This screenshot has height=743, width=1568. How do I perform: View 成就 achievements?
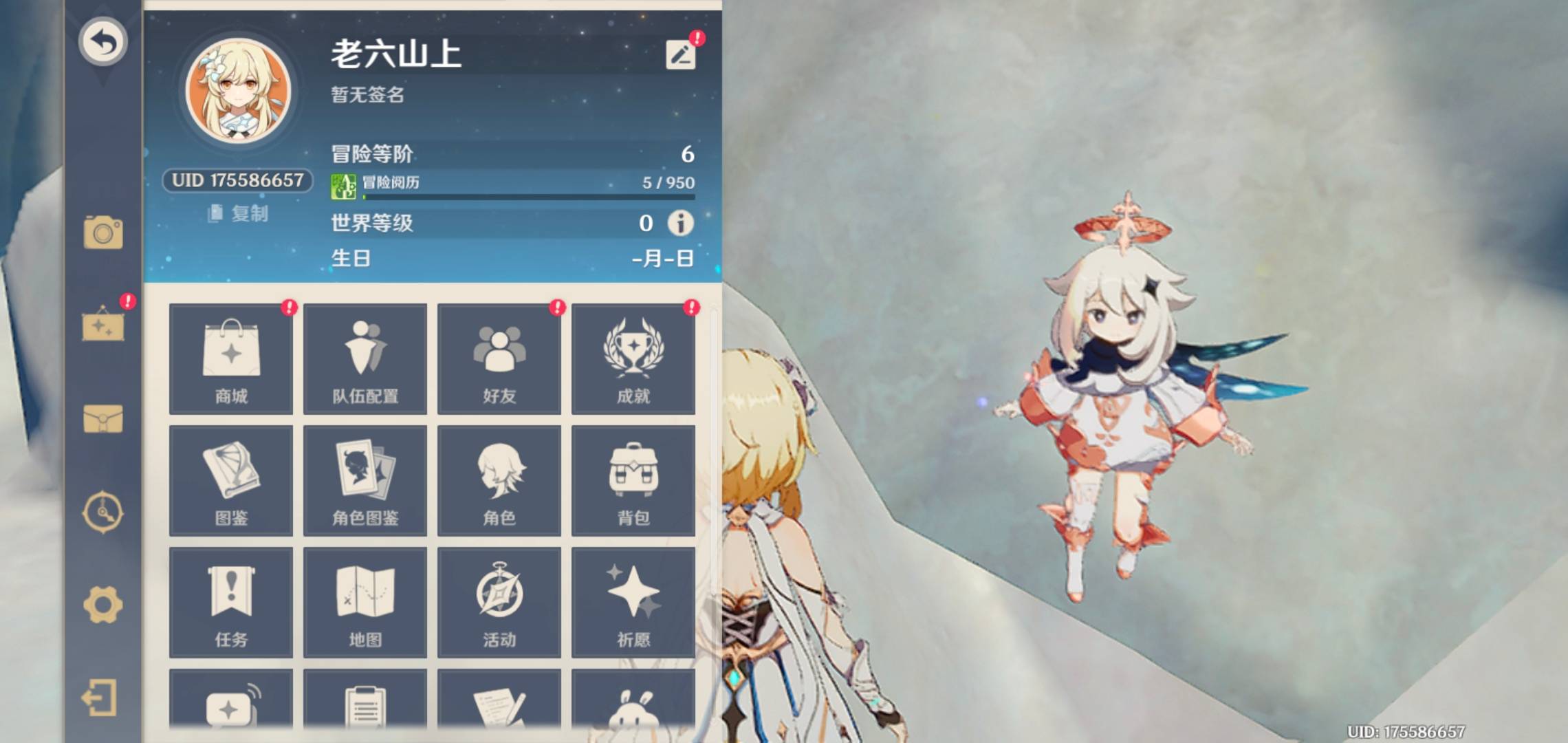pyautogui.click(x=633, y=359)
